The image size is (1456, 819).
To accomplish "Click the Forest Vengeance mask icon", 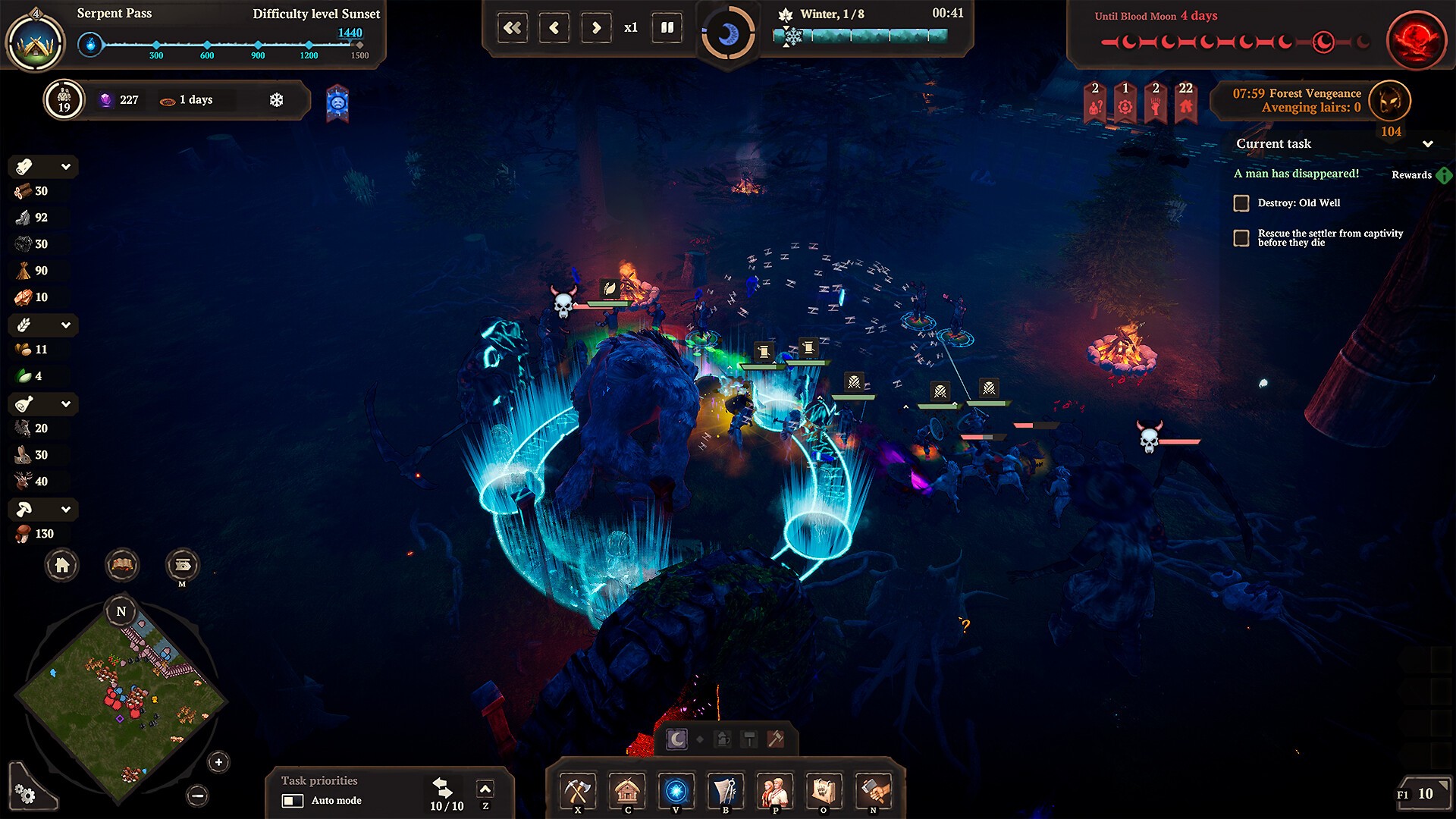I will 1390,101.
